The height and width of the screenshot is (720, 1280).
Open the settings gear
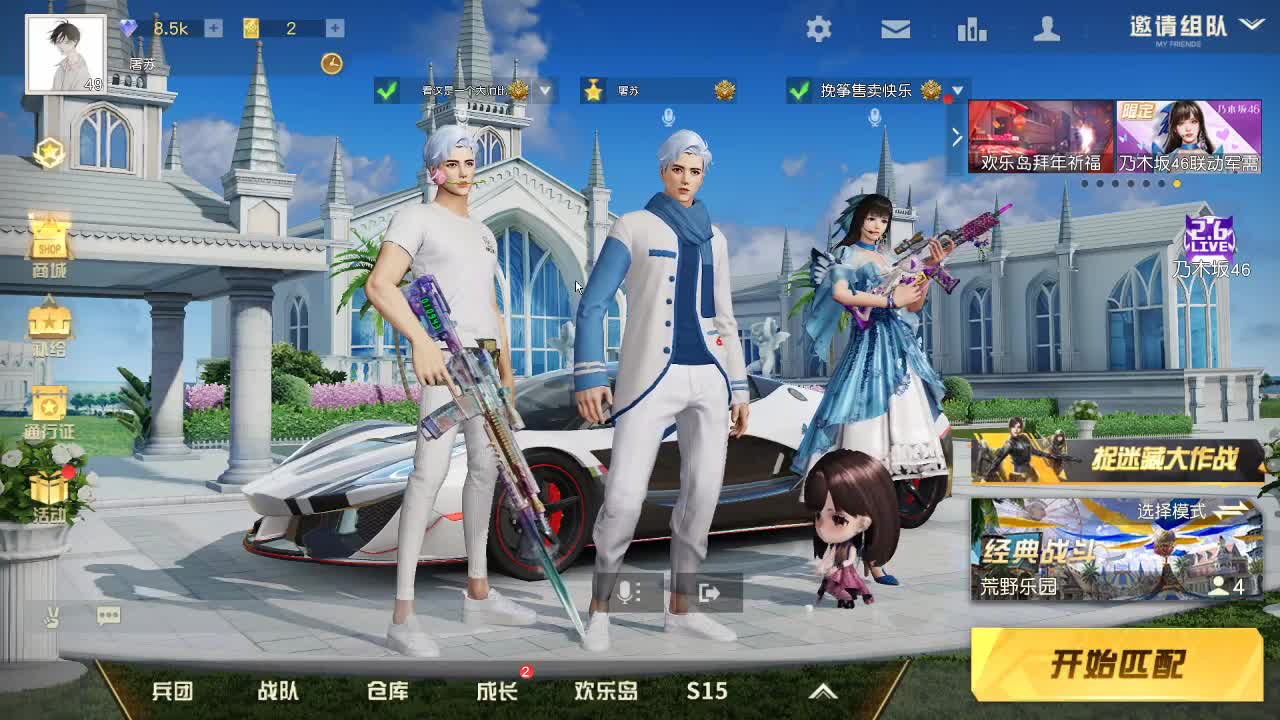point(817,30)
